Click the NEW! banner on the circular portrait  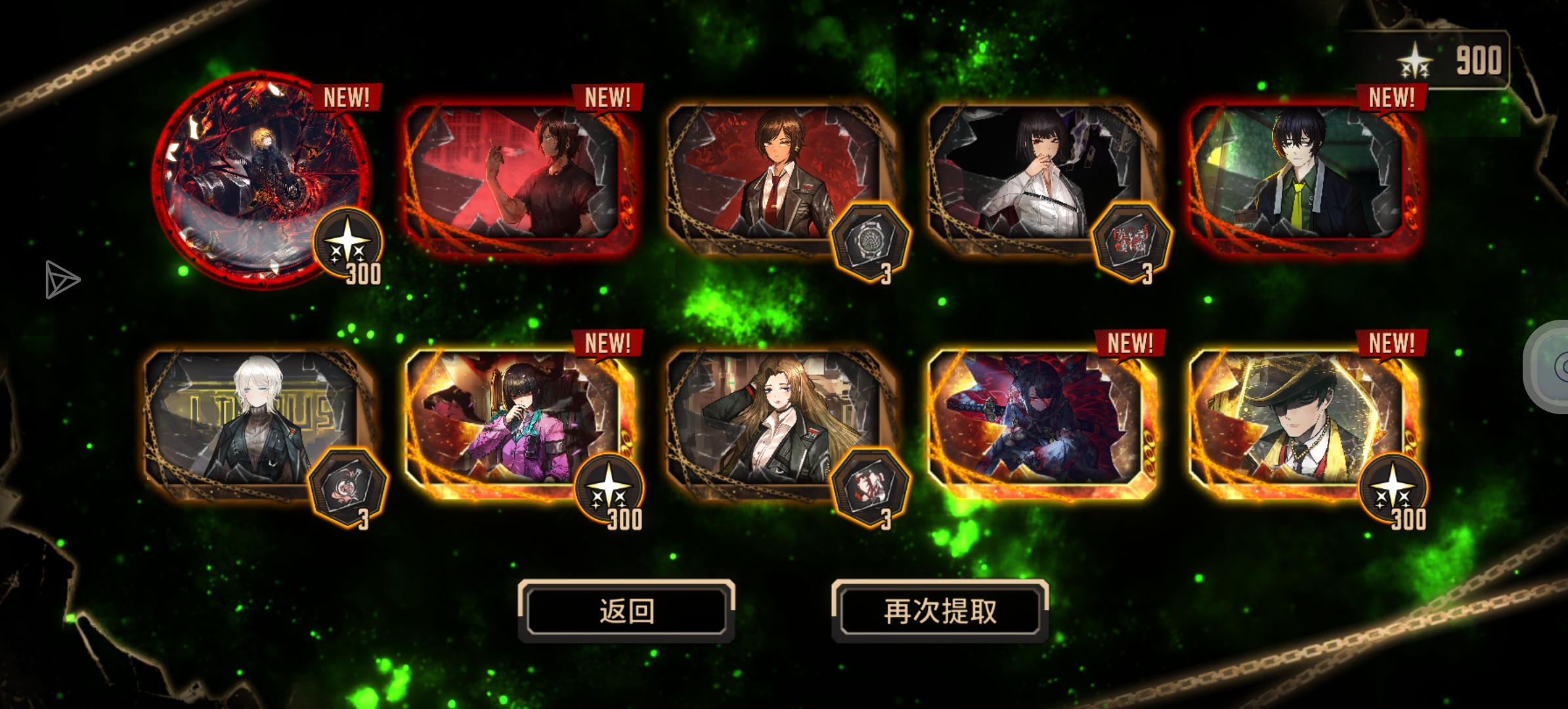(x=346, y=97)
